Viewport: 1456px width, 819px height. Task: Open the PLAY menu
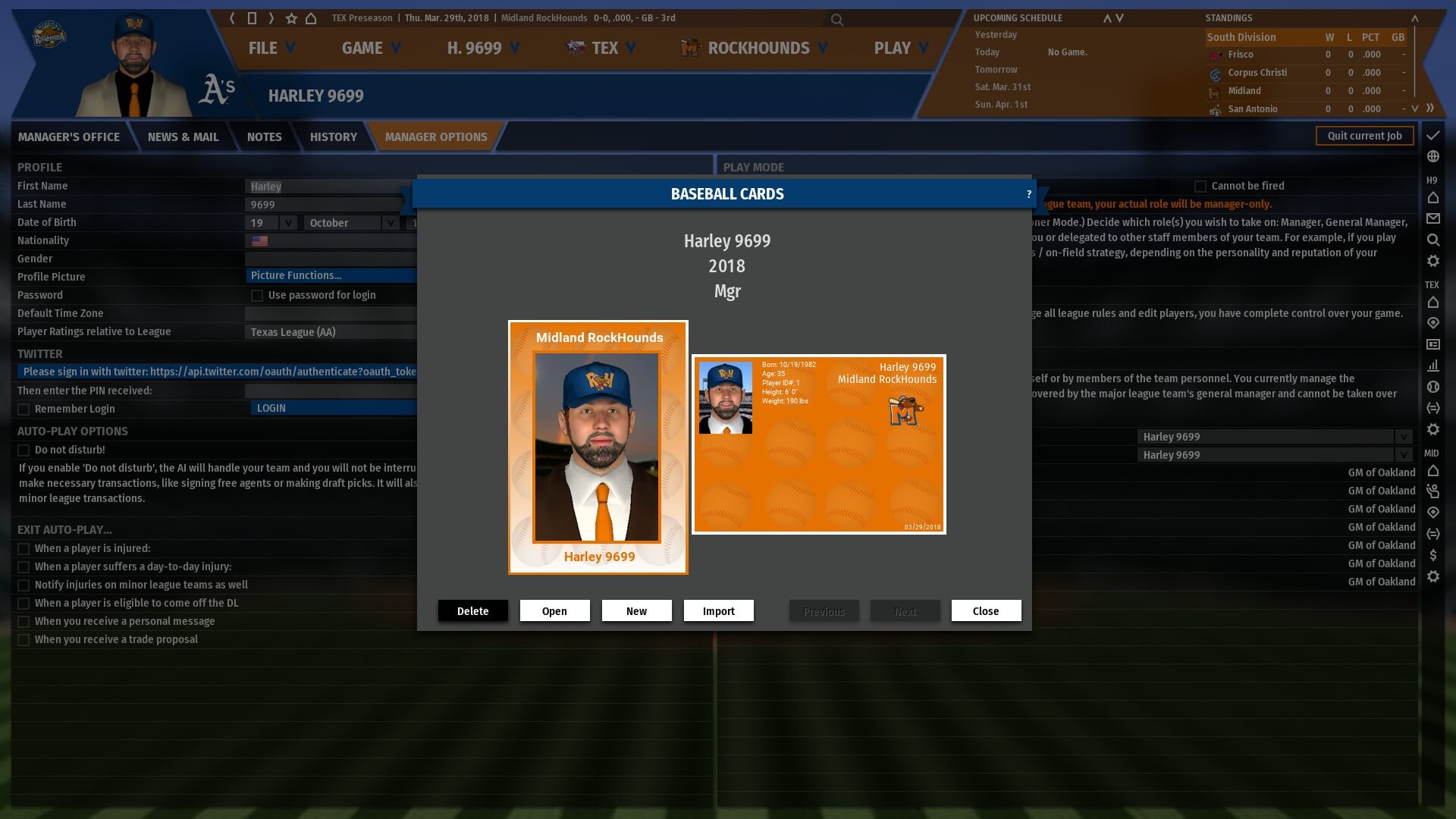point(900,48)
